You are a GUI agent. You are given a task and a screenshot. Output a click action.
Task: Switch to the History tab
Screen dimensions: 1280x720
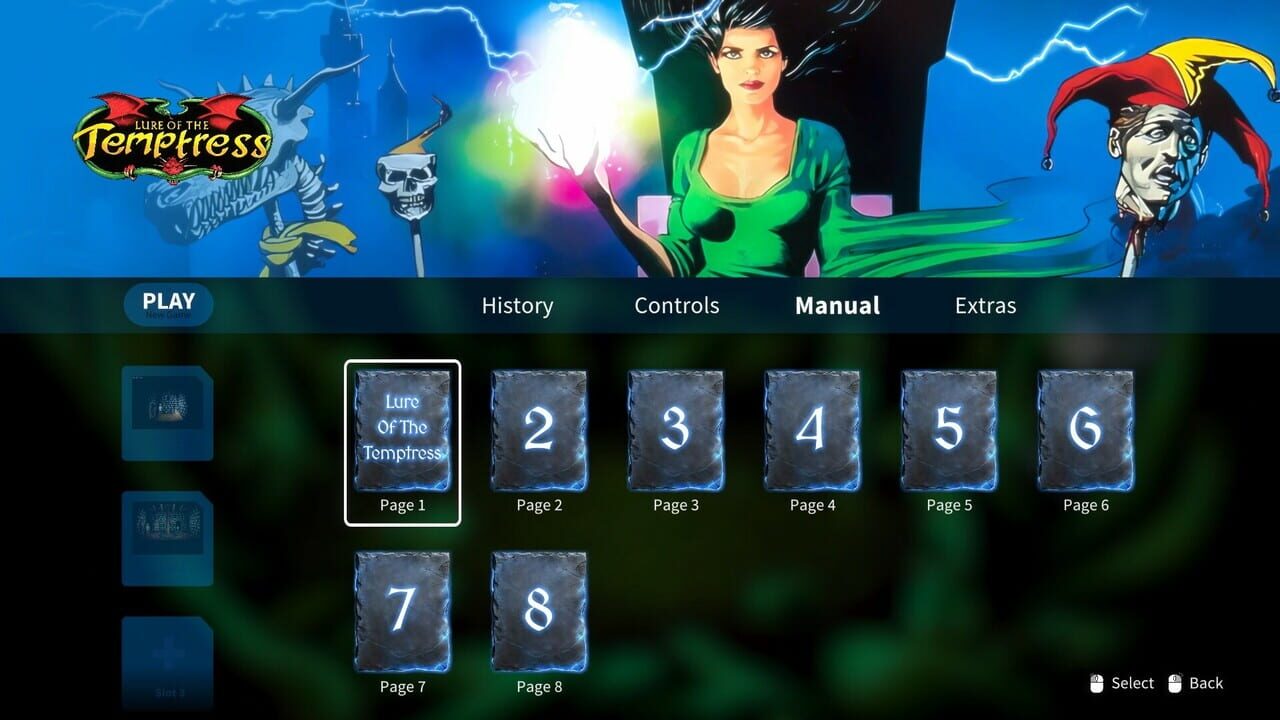click(516, 305)
